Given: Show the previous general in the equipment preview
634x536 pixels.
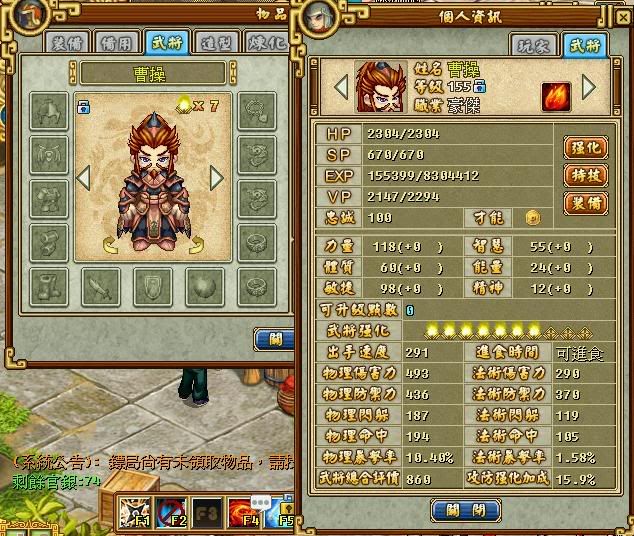Looking at the screenshot, I should pos(85,178).
